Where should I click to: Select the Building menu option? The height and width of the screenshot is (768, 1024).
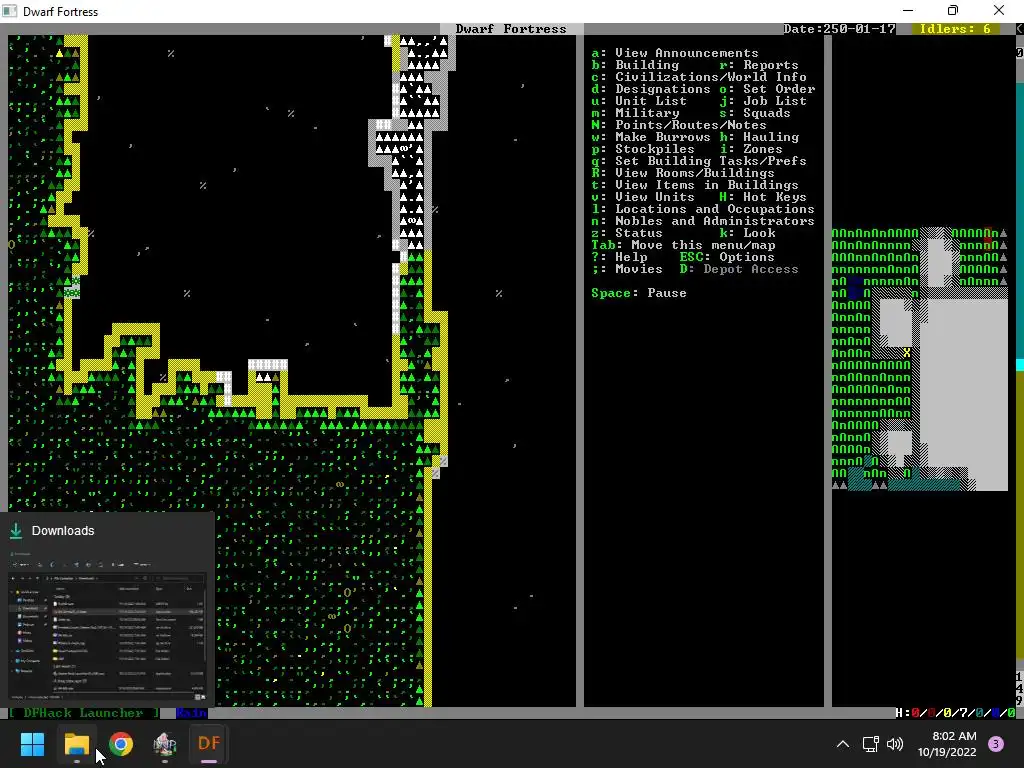tap(647, 65)
